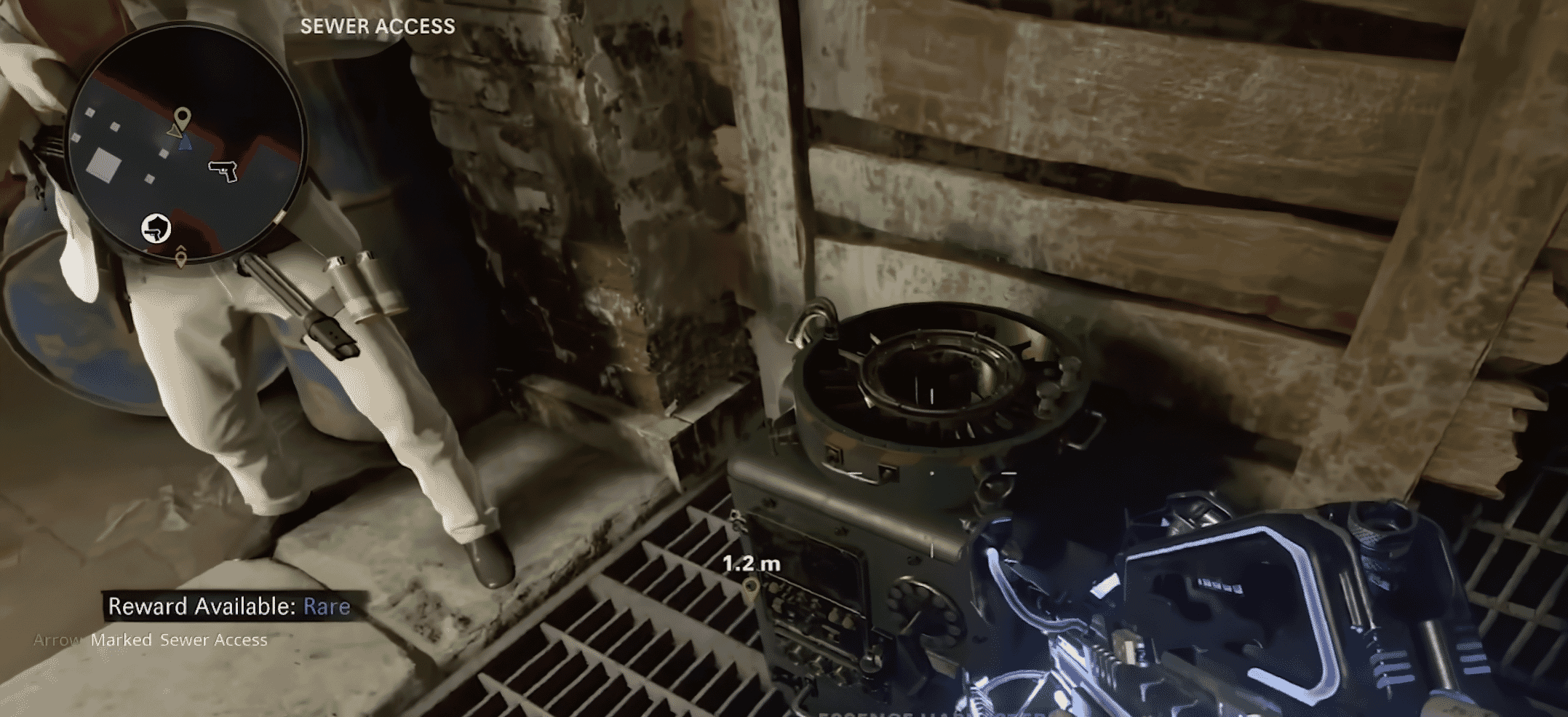1568x717 pixels.
Task: Toggle the elevation indicator on the minimap edge
Action: pos(280,215)
